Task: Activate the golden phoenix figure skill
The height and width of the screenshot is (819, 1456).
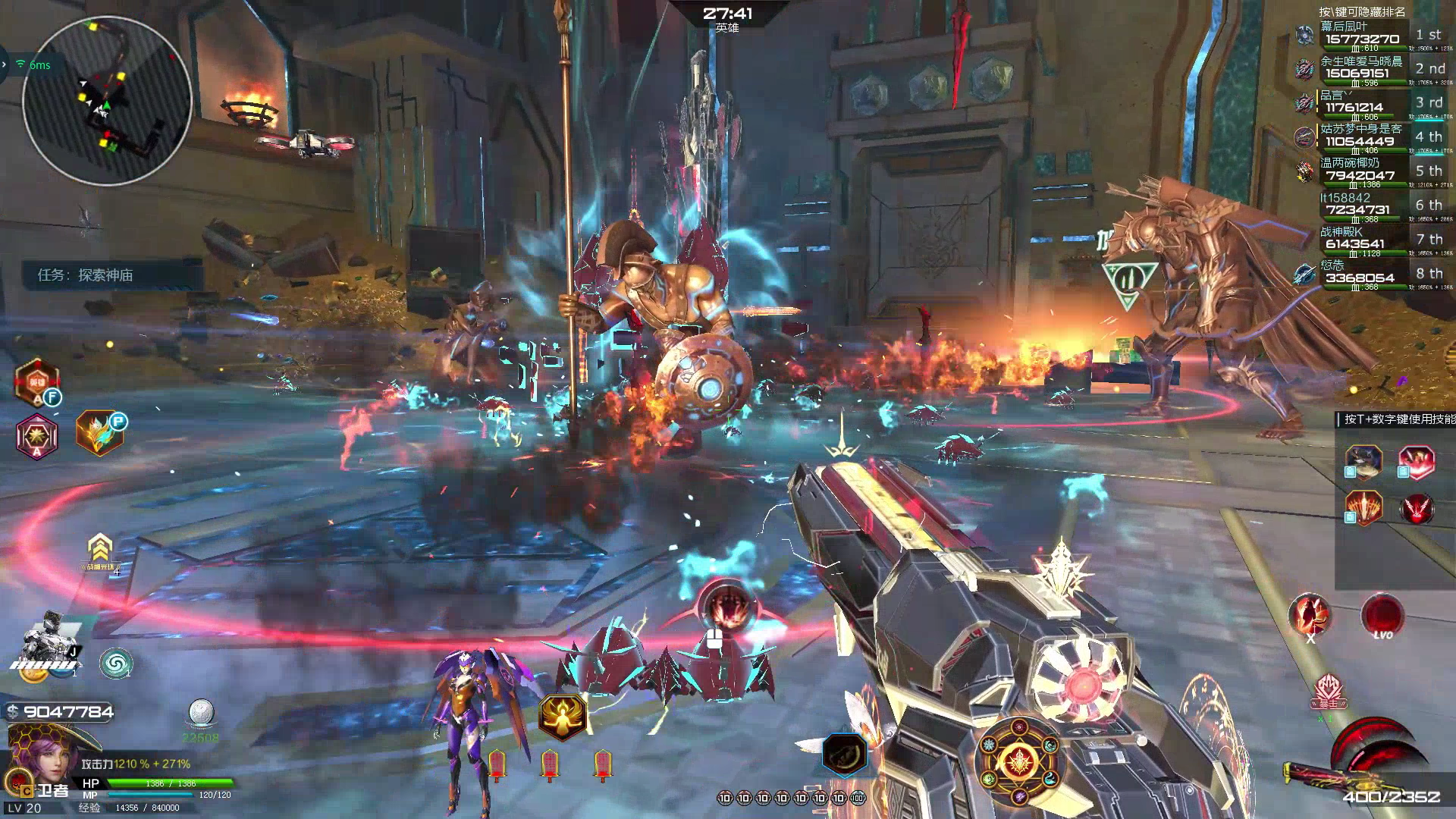Action: [x=562, y=717]
